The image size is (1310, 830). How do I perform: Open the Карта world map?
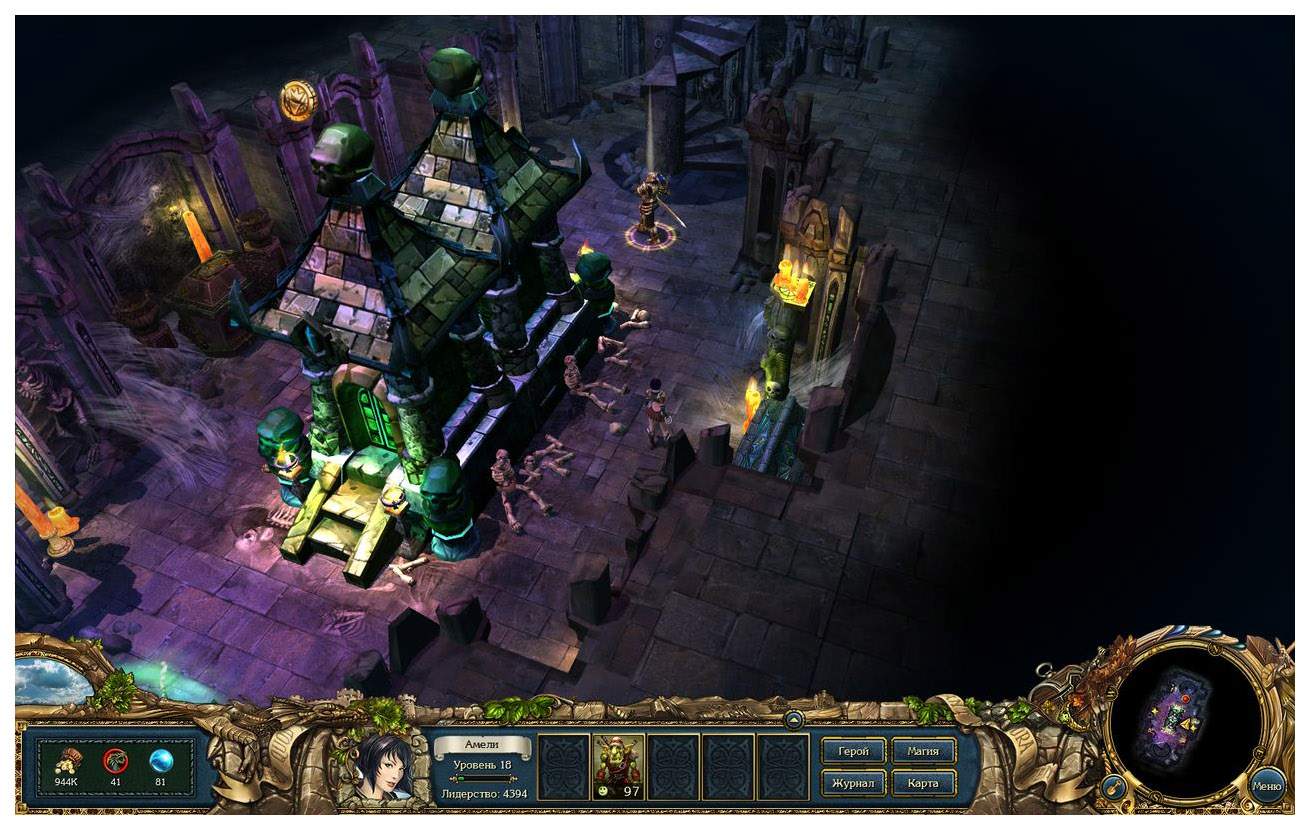(922, 782)
